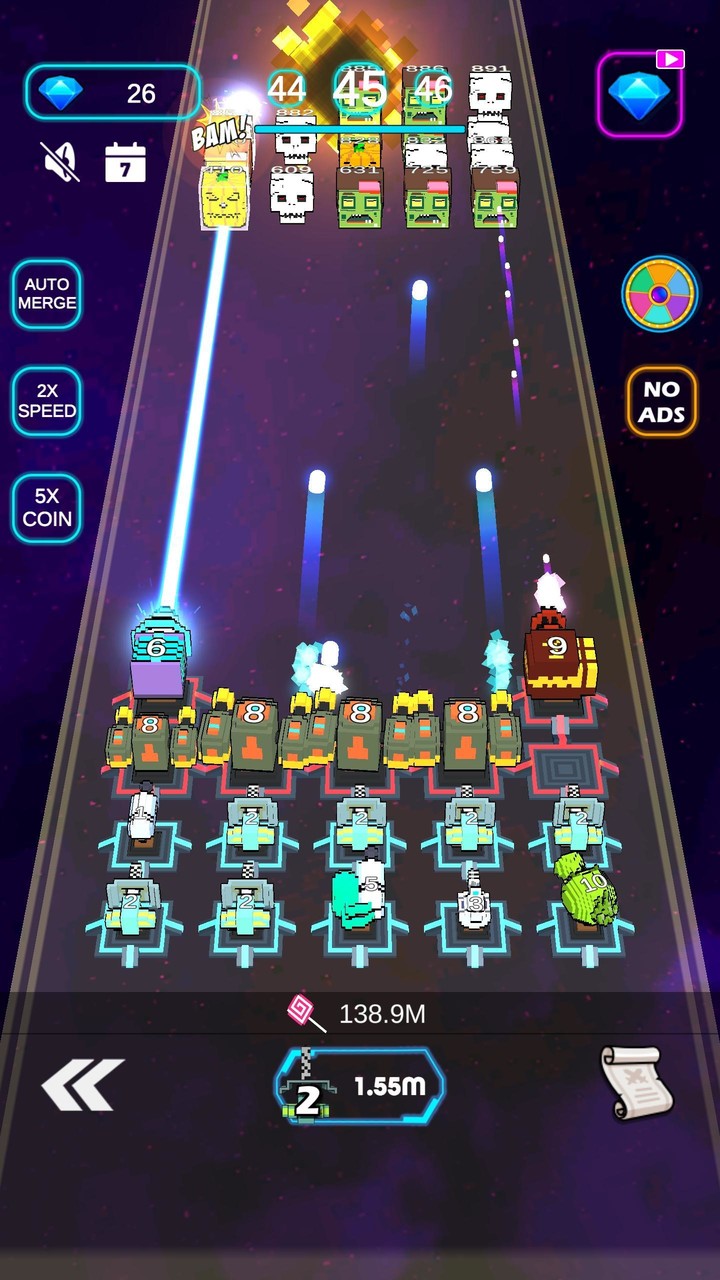Screen dimensions: 720x1280
Task: Open the diamond currency counter
Action: (x=113, y=93)
